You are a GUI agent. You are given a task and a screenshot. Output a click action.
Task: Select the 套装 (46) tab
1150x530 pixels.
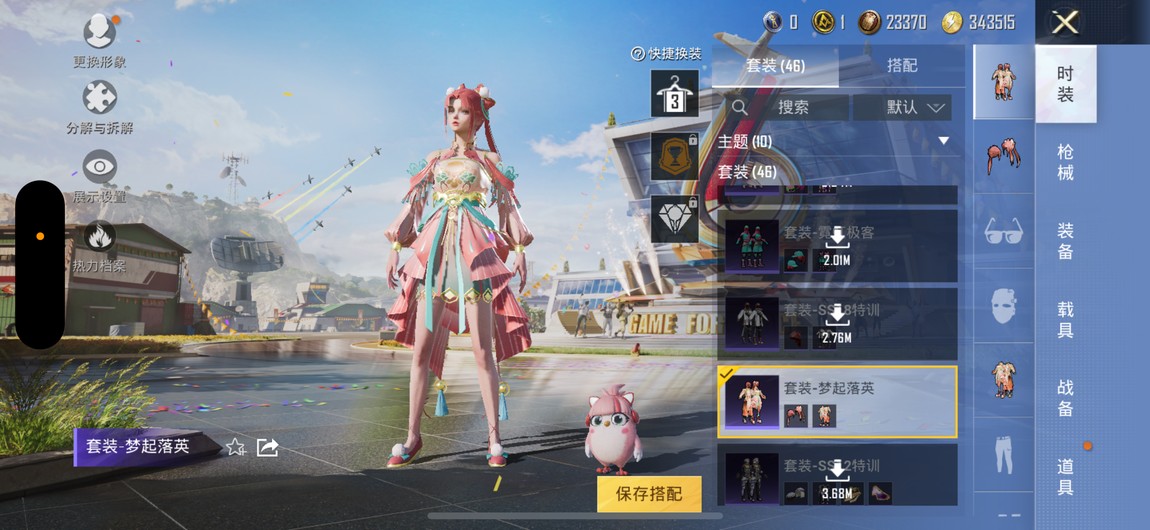776,65
